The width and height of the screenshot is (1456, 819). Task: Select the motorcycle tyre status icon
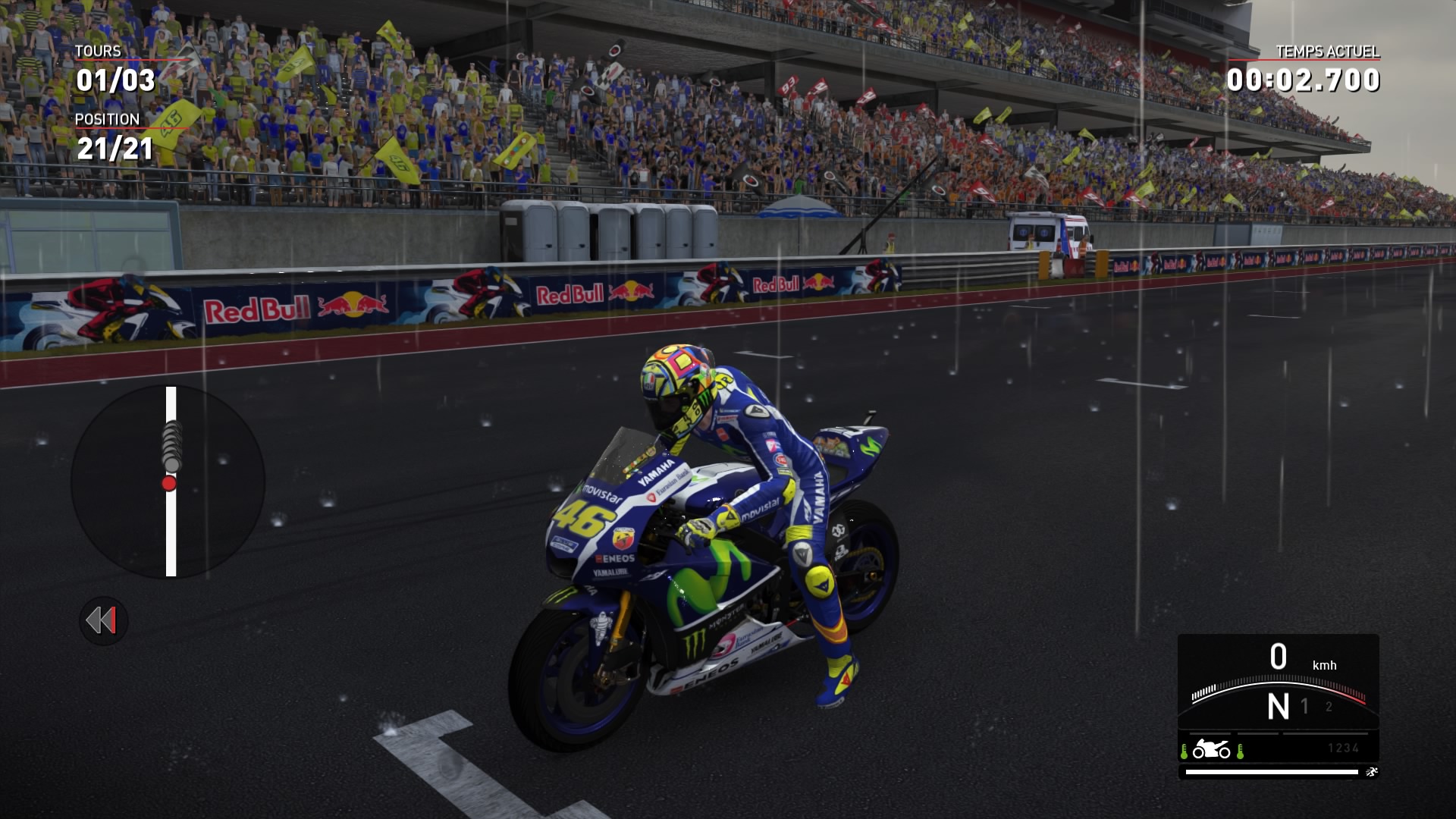tap(1211, 750)
